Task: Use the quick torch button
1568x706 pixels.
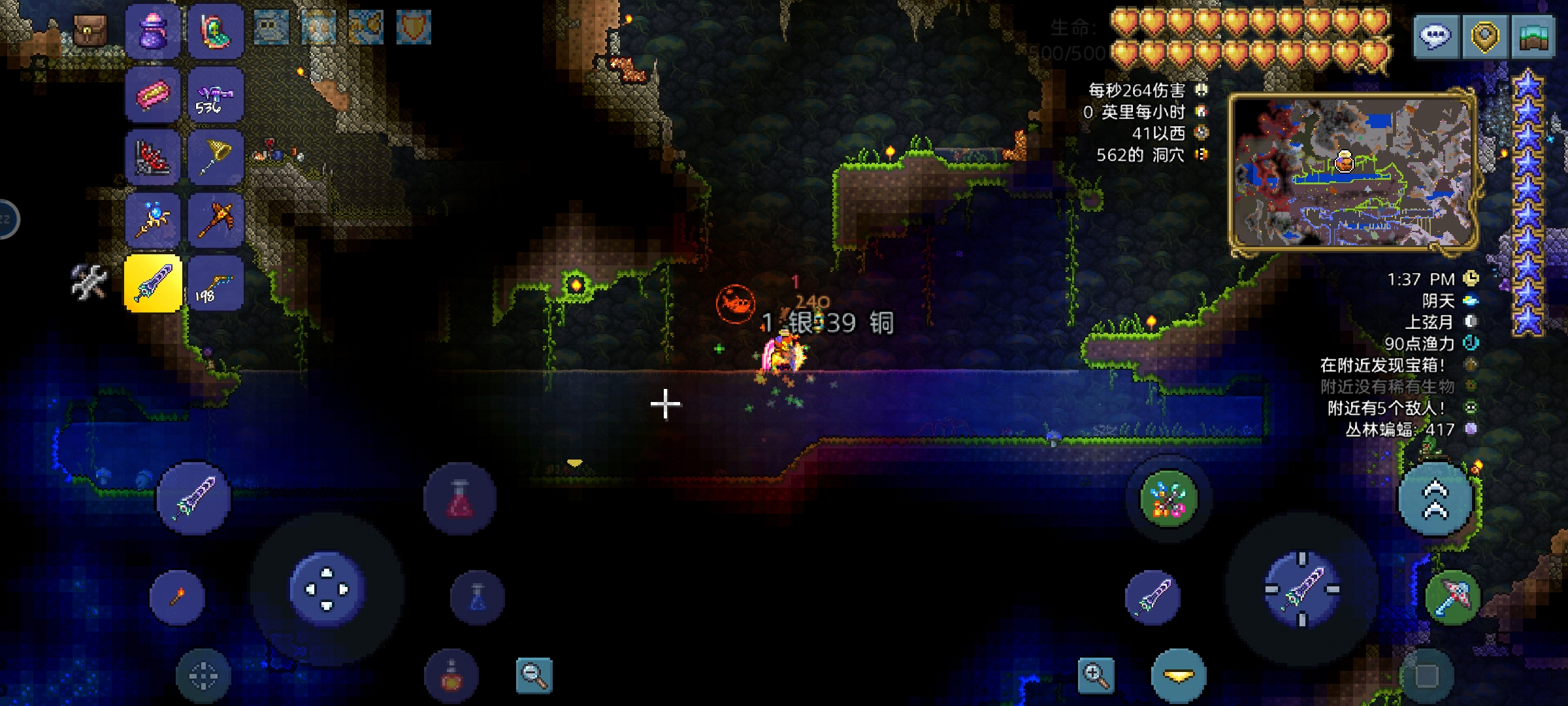Action: (177, 597)
